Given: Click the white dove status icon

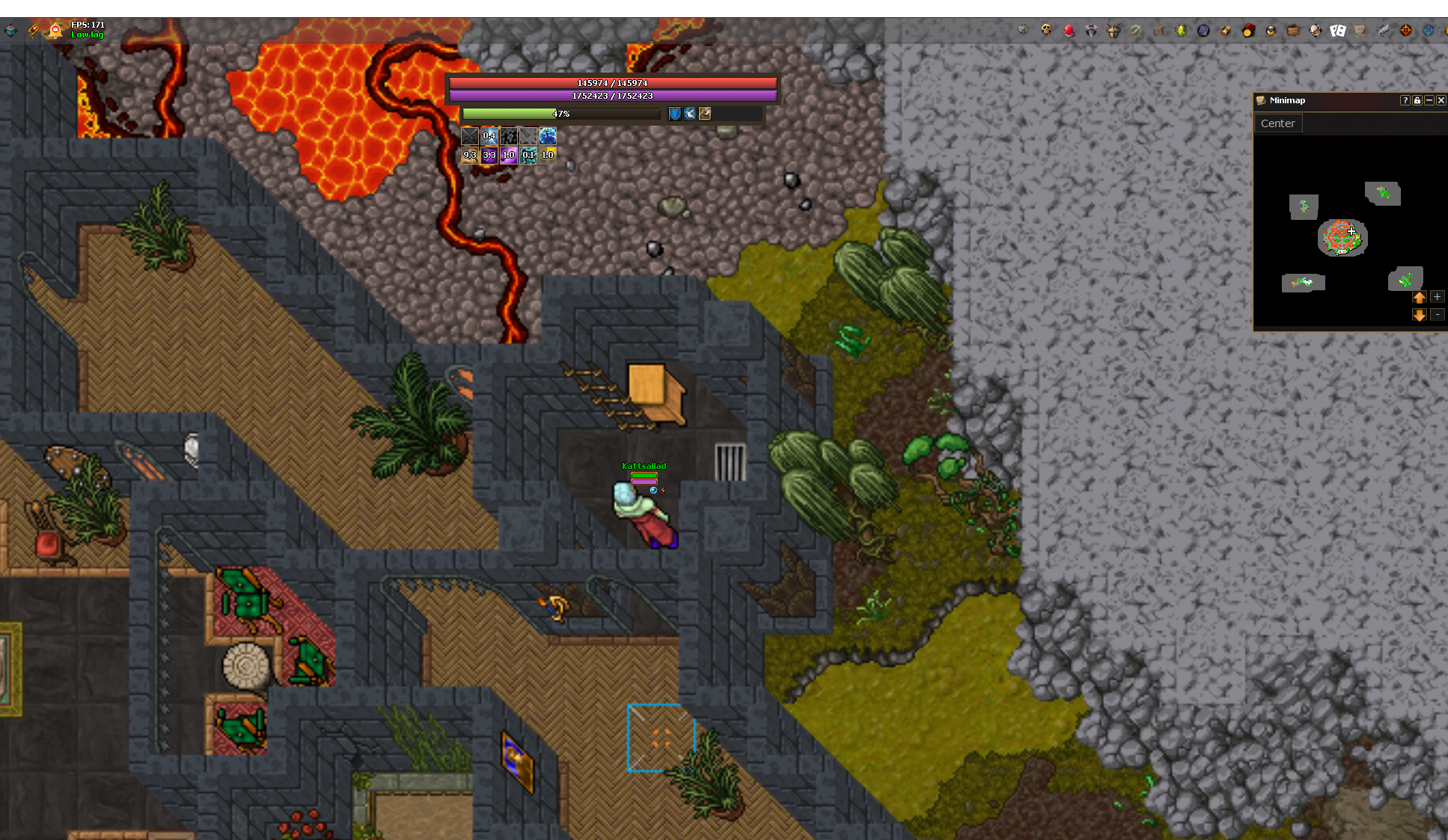Looking at the screenshot, I should (x=690, y=114).
